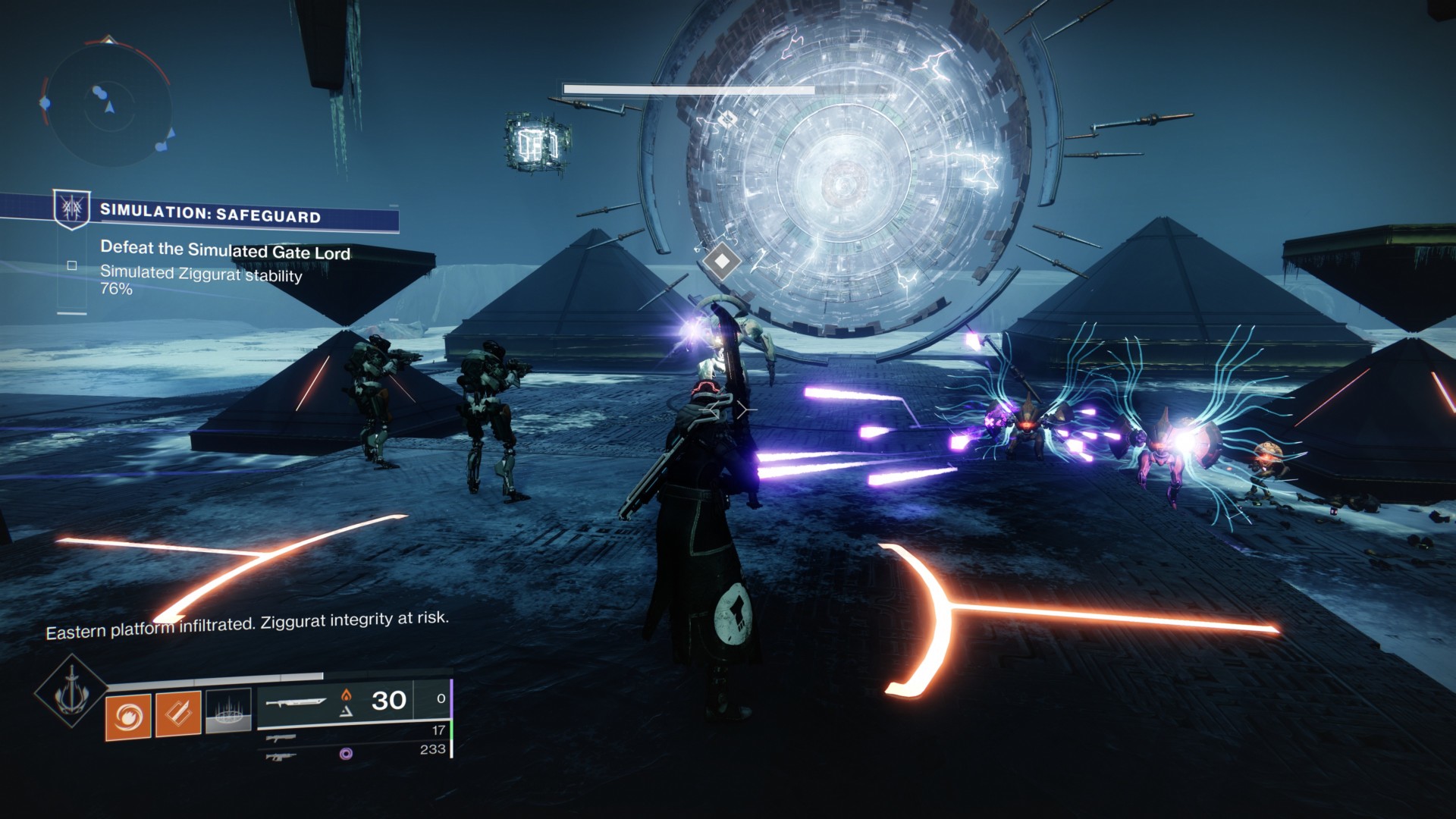The width and height of the screenshot is (1456, 819).
Task: Switch to the weapon with 233 ammo
Action: pos(281,755)
